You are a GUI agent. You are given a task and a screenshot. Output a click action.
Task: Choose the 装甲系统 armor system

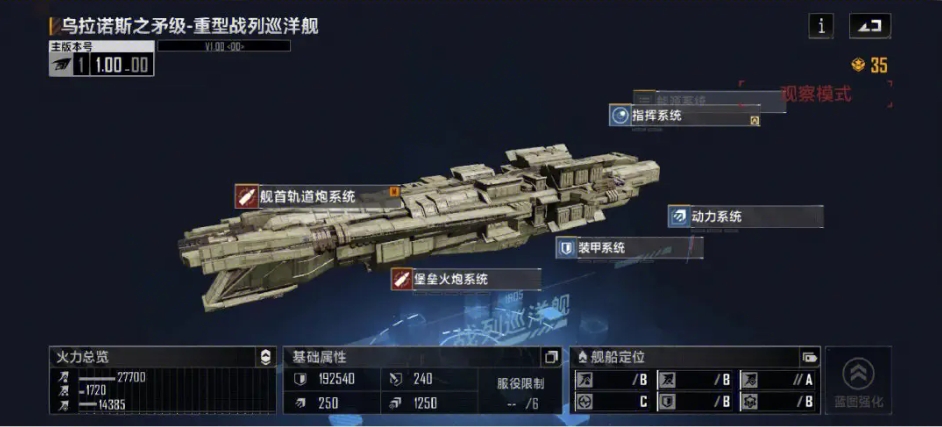coord(629,248)
